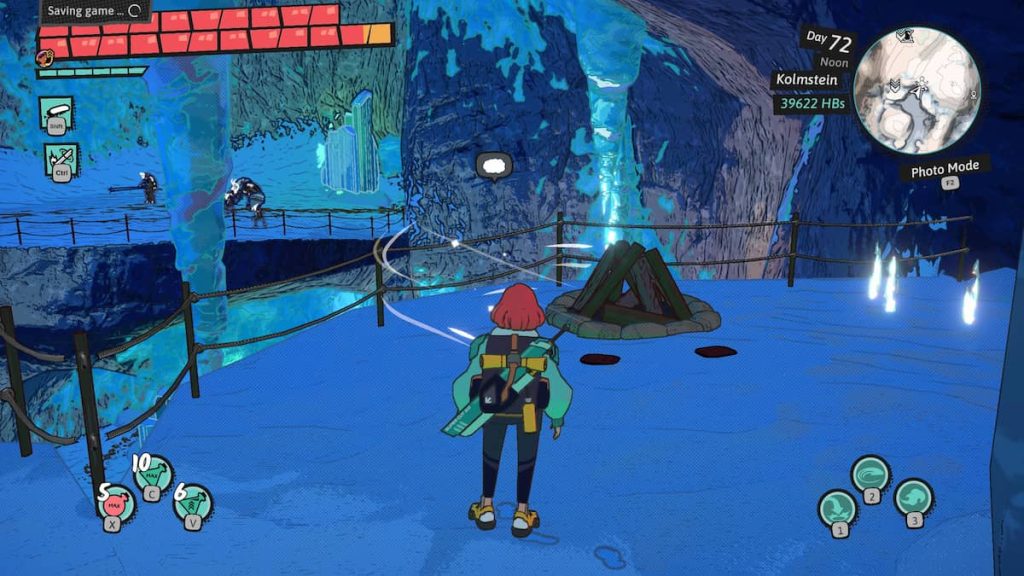
Task: Trigger the ability in slot 3
Action: point(913,497)
